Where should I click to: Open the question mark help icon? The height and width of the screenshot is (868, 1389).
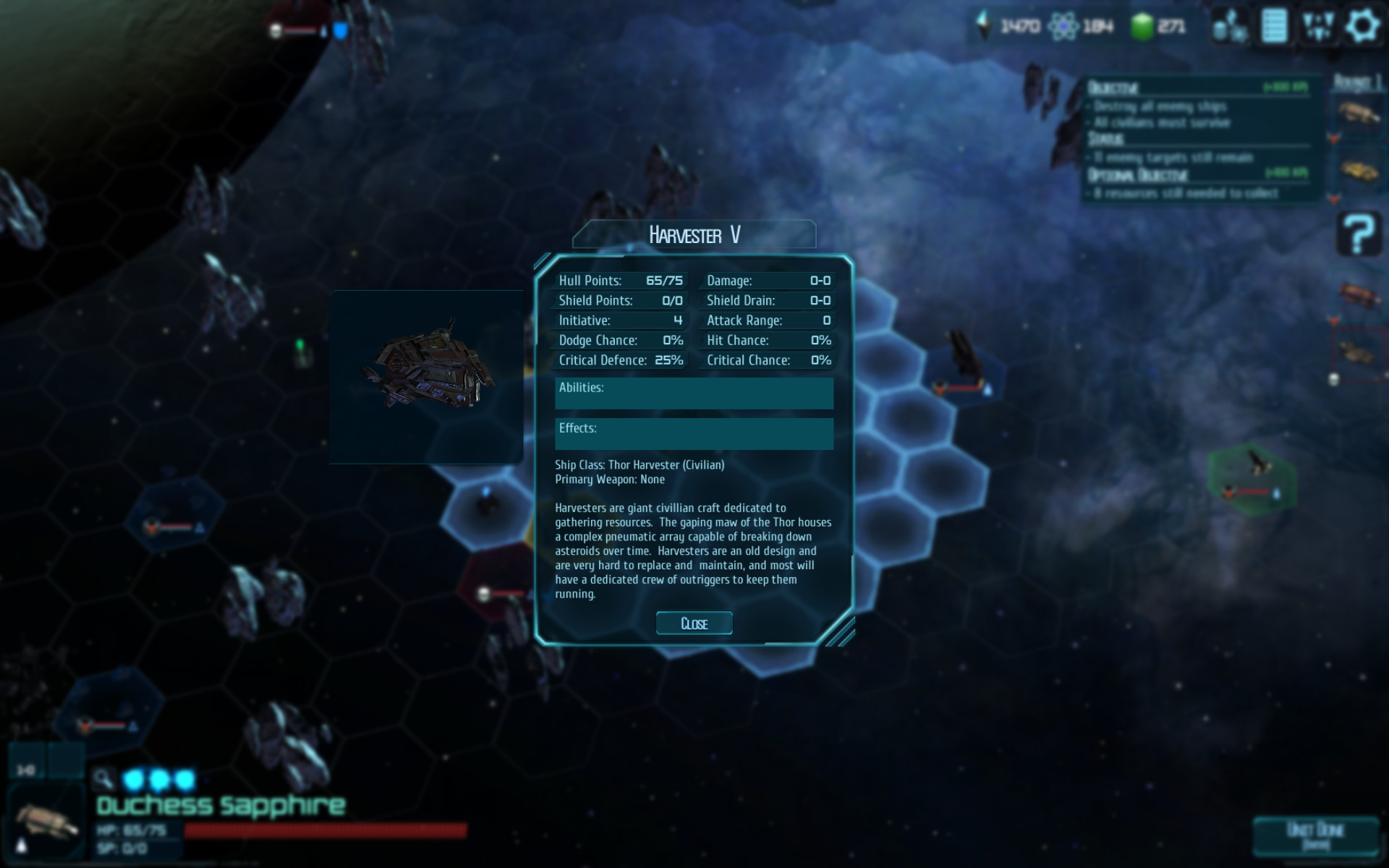pos(1358,233)
